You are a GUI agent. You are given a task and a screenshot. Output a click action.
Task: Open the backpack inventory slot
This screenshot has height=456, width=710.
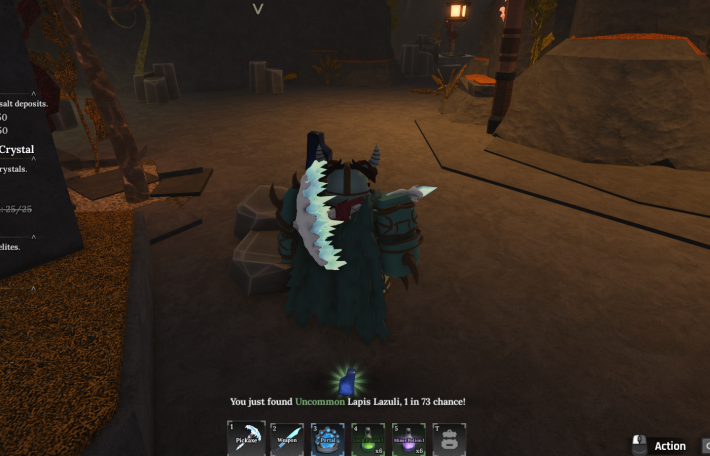(x=449, y=439)
